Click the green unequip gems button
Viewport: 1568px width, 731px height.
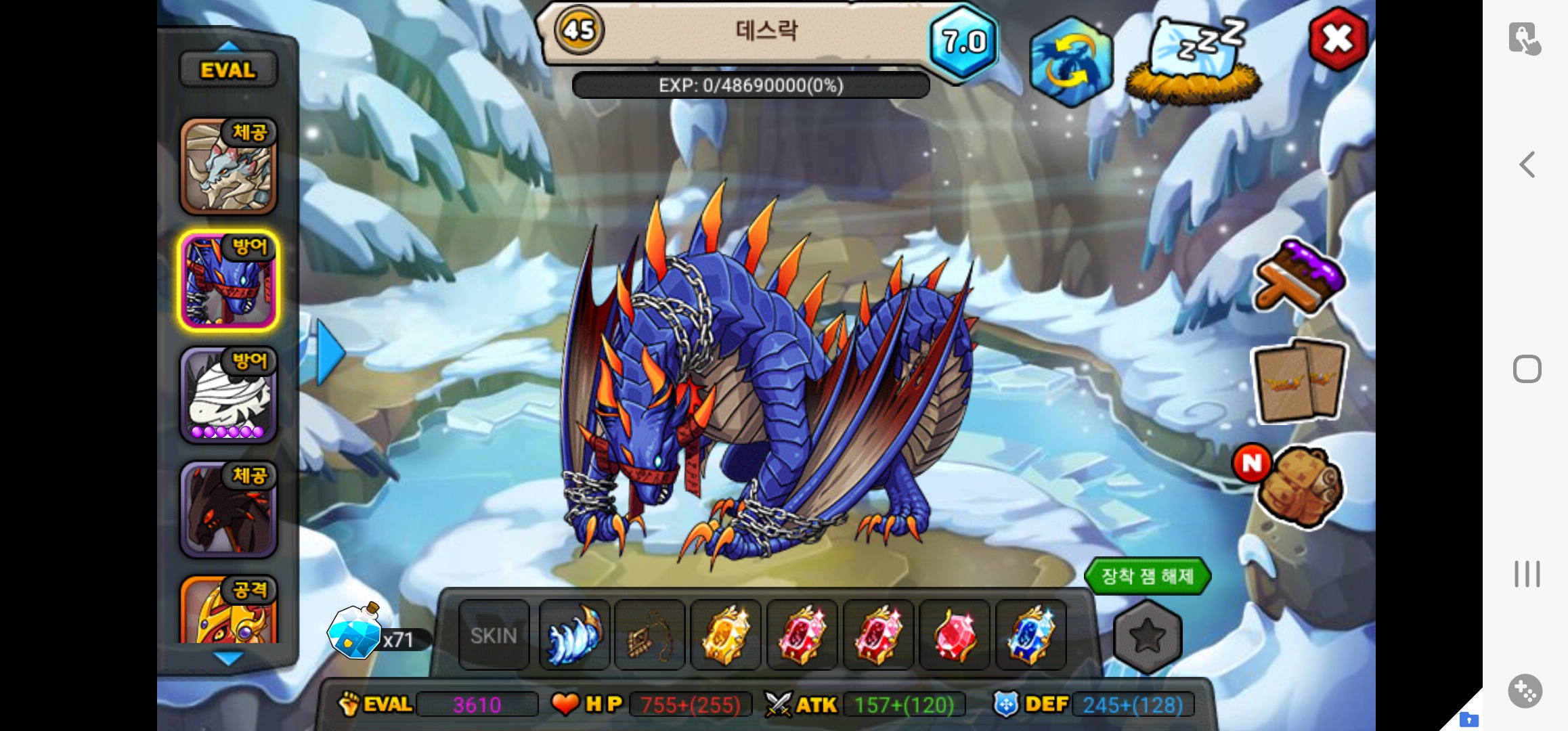(x=1147, y=576)
